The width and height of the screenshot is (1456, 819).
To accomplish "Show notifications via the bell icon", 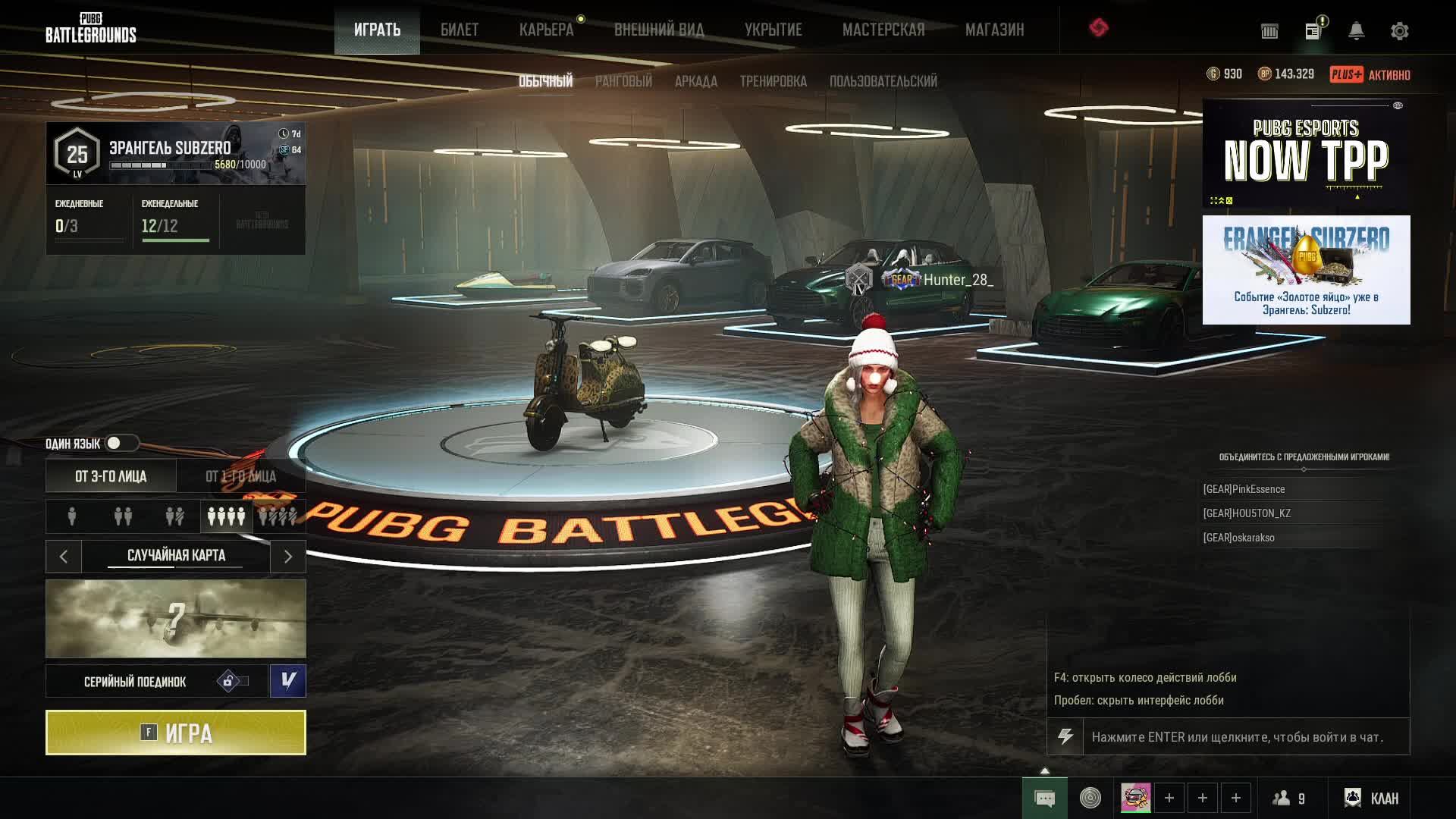I will (1356, 31).
